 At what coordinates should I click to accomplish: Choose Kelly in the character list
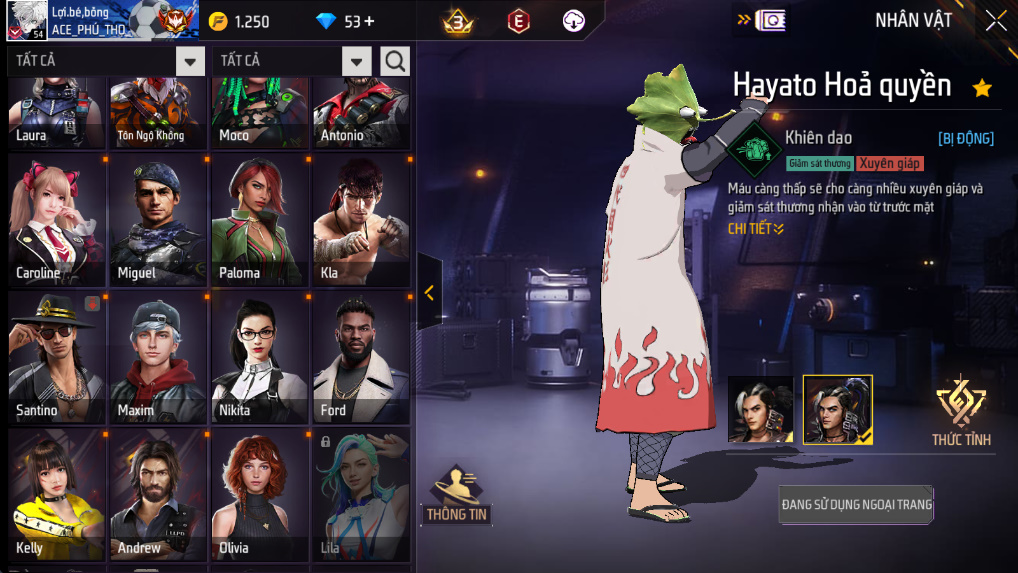pyautogui.click(x=56, y=495)
